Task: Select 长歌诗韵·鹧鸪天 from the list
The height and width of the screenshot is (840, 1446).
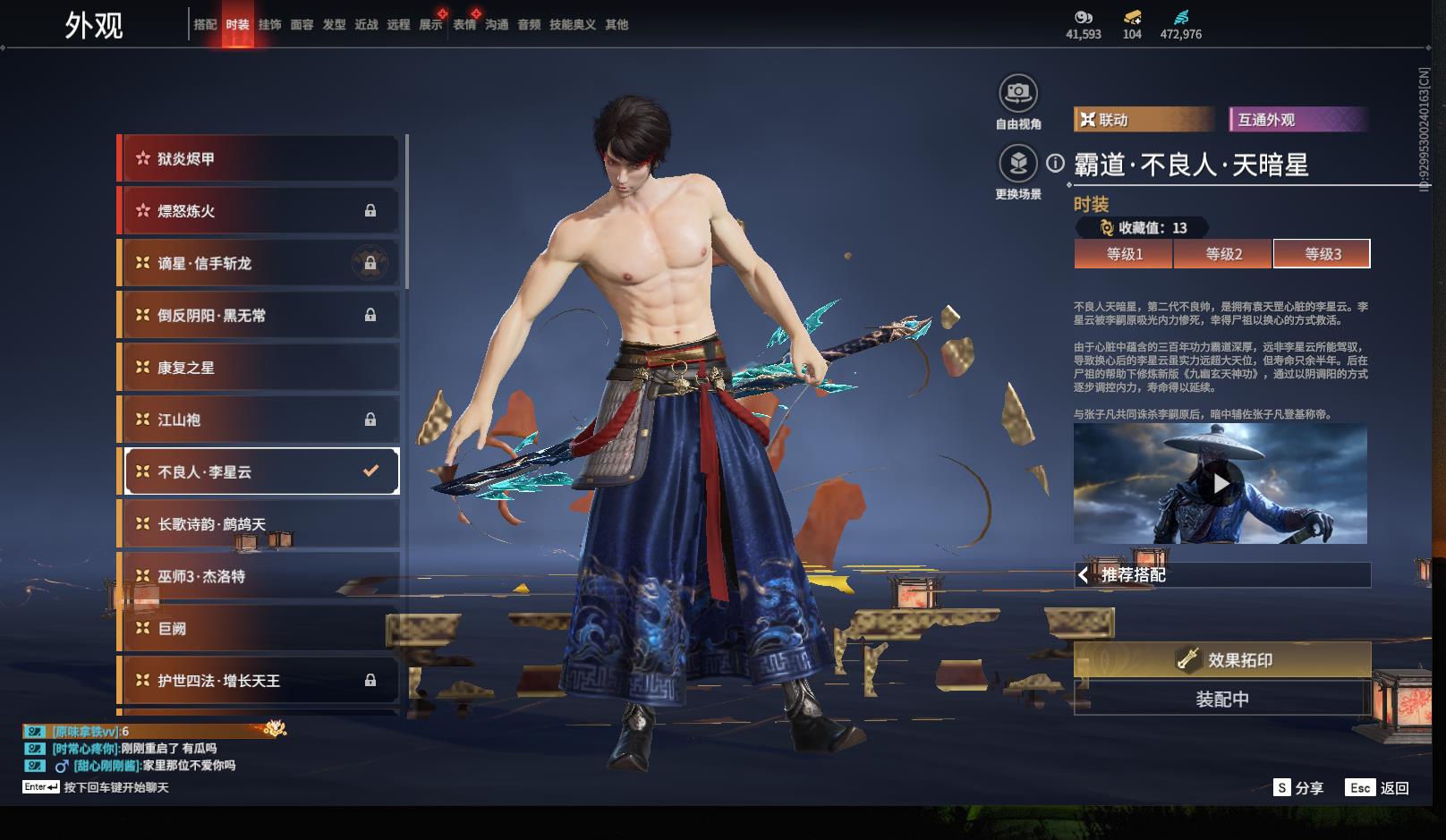Action: (x=259, y=524)
